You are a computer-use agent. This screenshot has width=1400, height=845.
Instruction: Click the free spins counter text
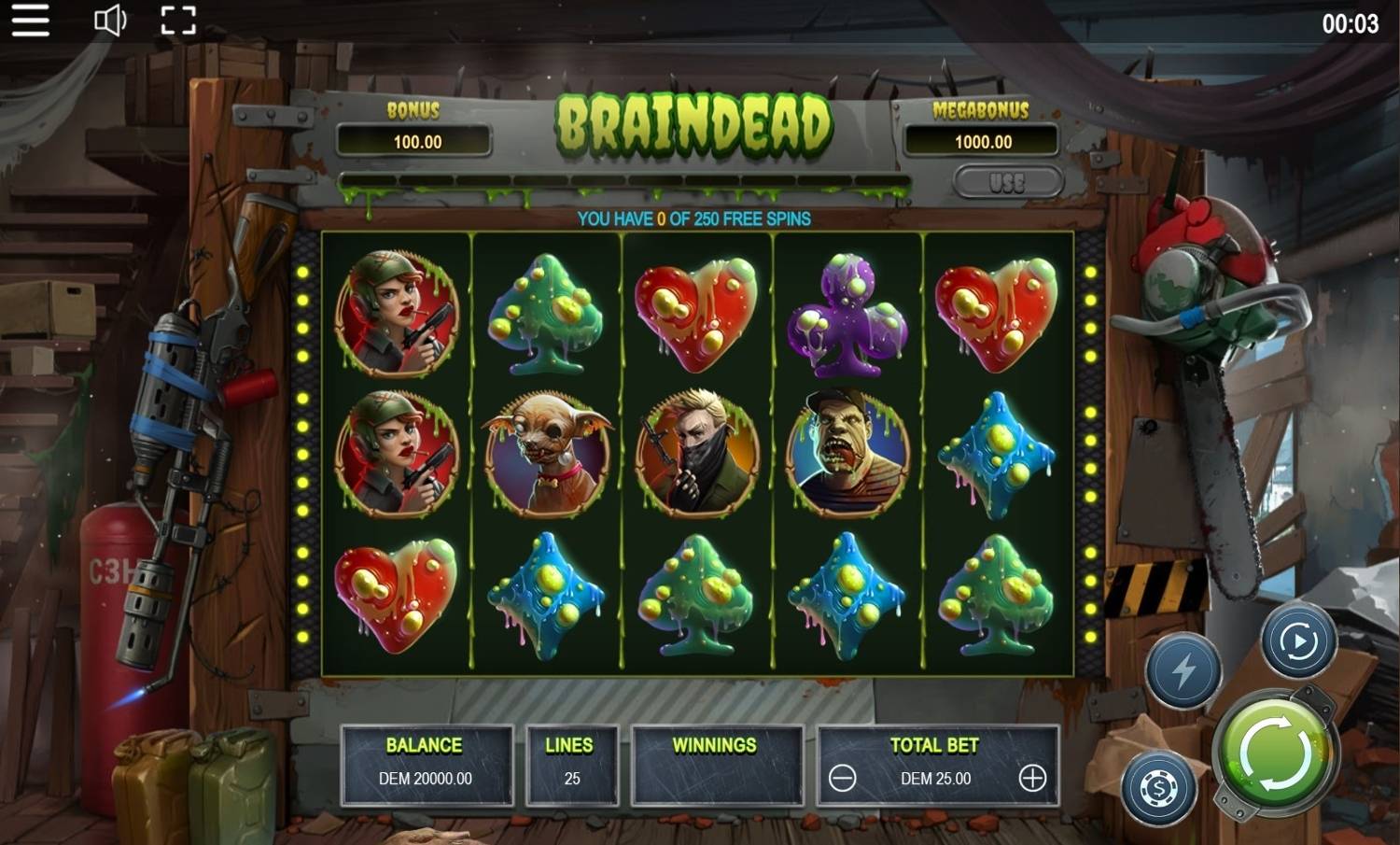tap(695, 217)
